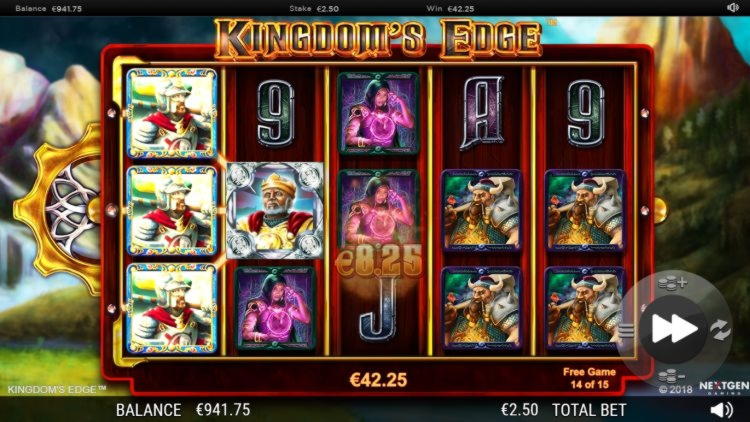Increase the bet with the coins plus icon
Screen dimensions: 750x422
673,283
